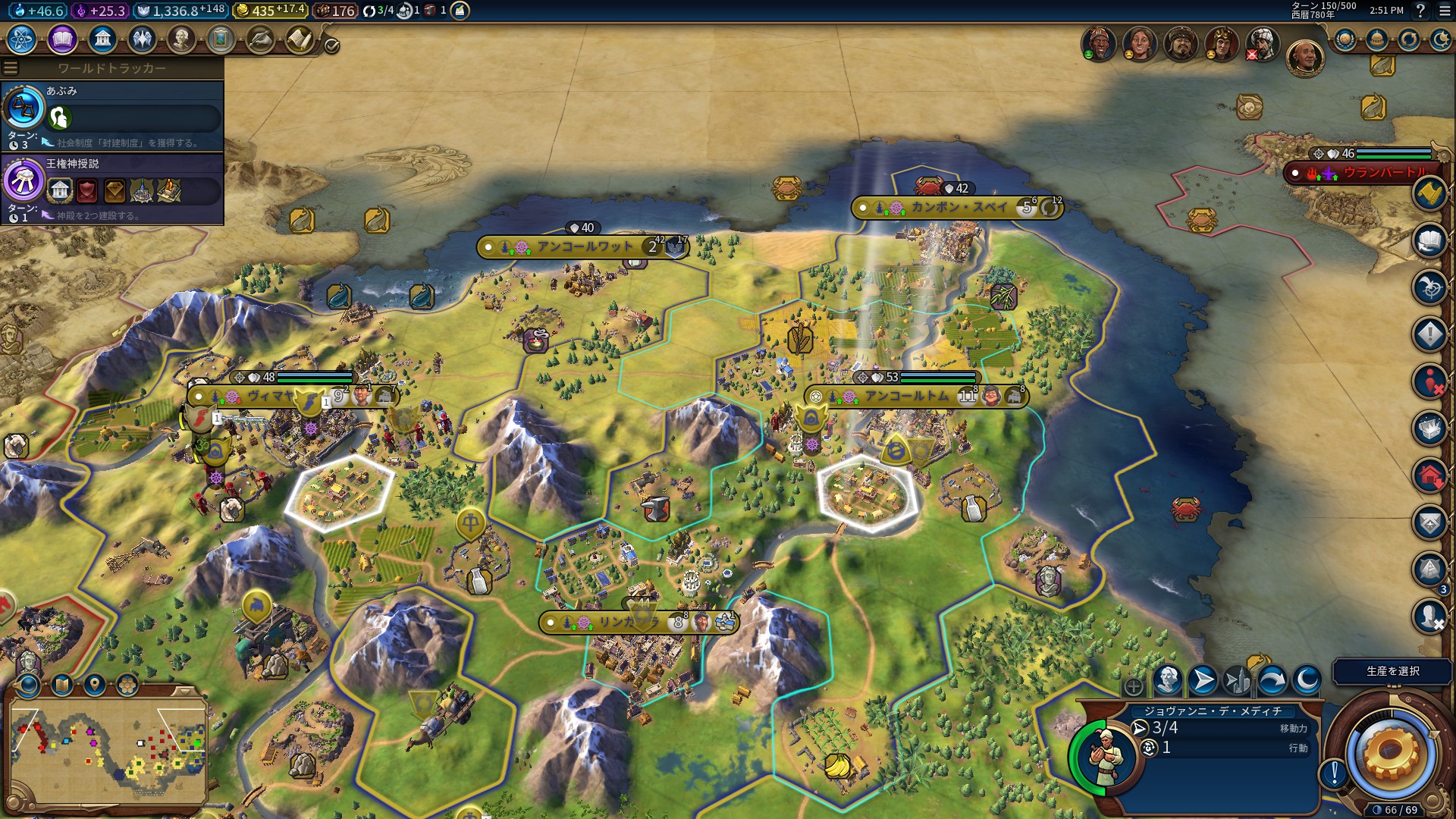Skip the unit's turn with the curved arrow
1456x819 pixels.
pos(1272,680)
